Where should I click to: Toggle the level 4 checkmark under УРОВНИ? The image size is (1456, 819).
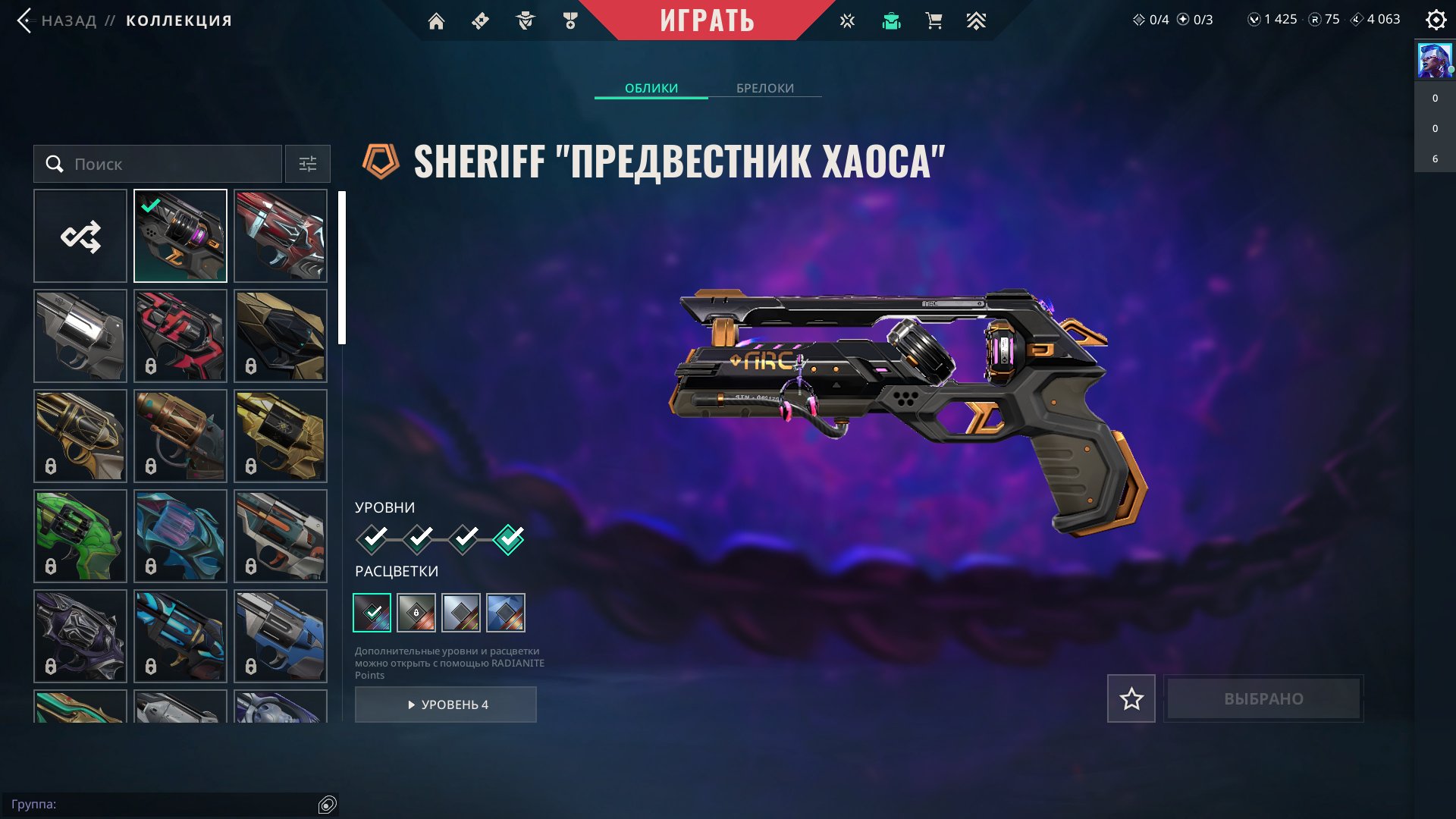[x=509, y=540]
